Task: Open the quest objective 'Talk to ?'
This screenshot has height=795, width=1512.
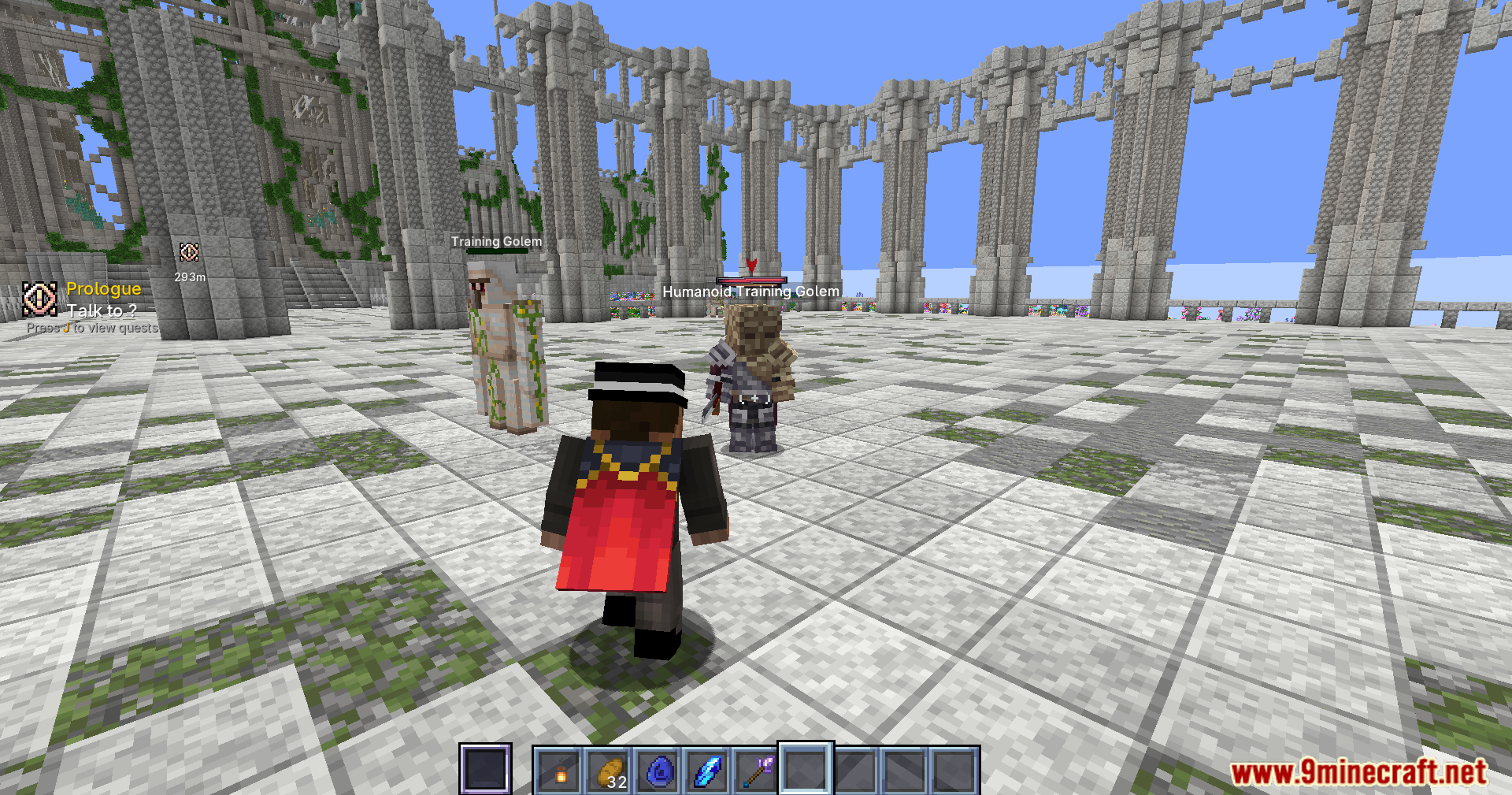Action: click(101, 310)
